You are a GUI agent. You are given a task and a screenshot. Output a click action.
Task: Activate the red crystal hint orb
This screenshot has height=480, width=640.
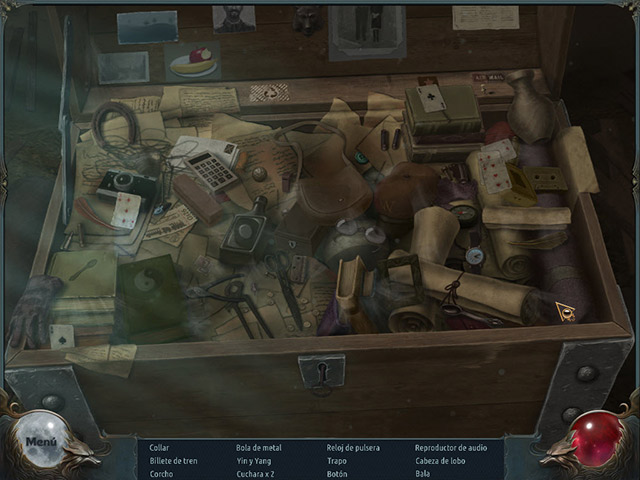(596, 439)
